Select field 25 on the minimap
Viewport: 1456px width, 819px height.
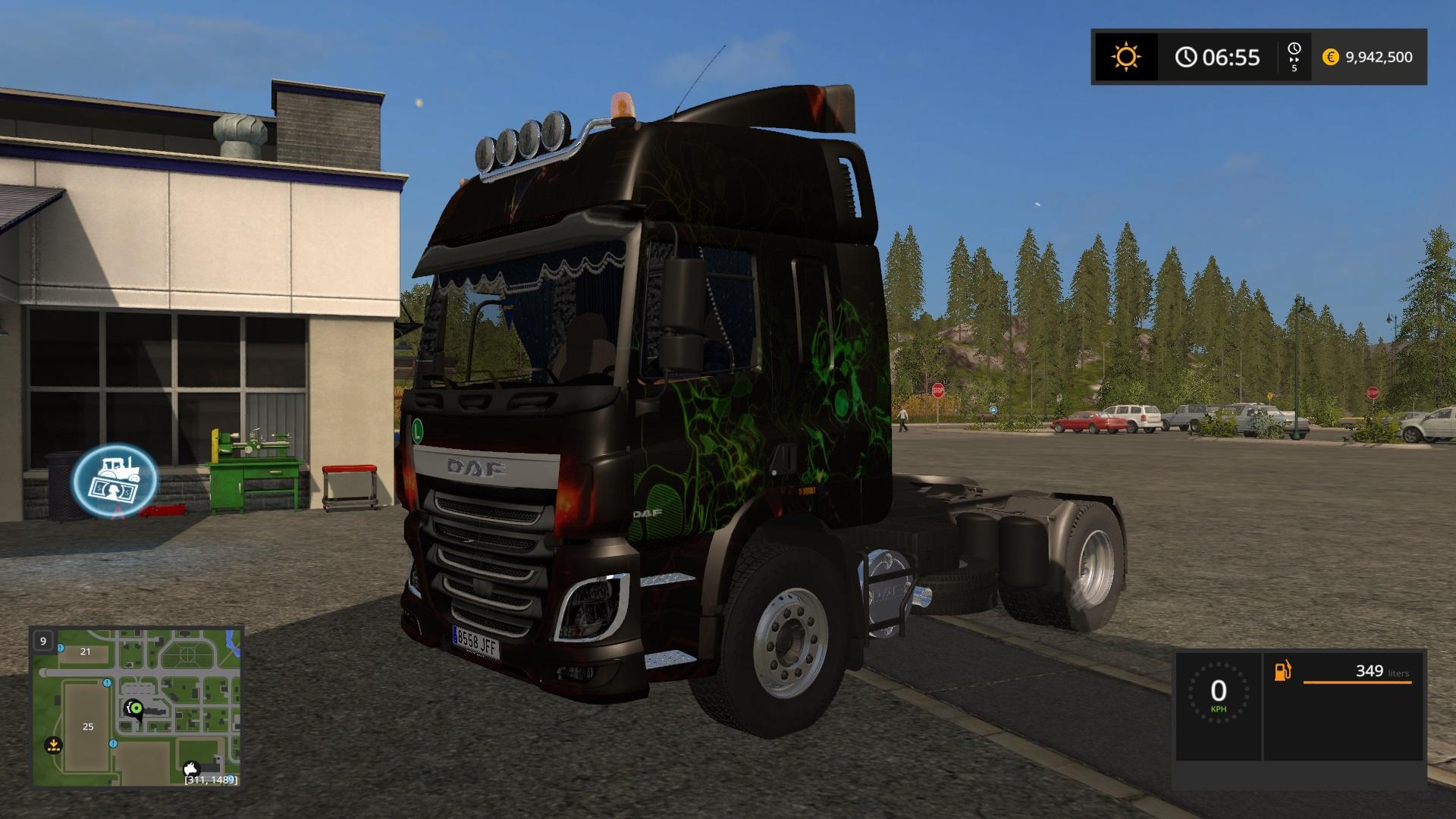click(88, 726)
